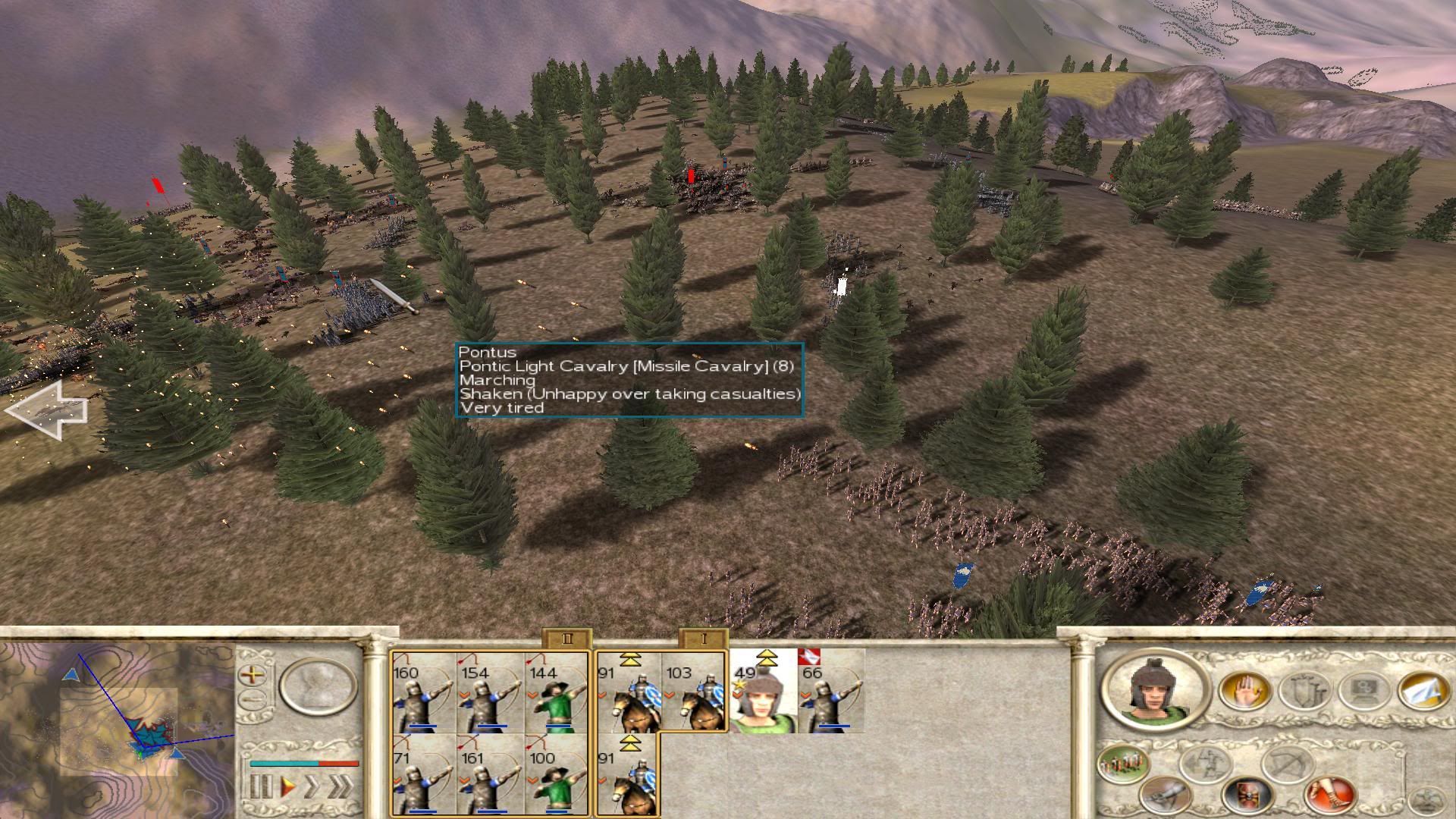Set battle speed to triple fast forward
Image resolution: width=1456 pixels, height=819 pixels.
341,787
